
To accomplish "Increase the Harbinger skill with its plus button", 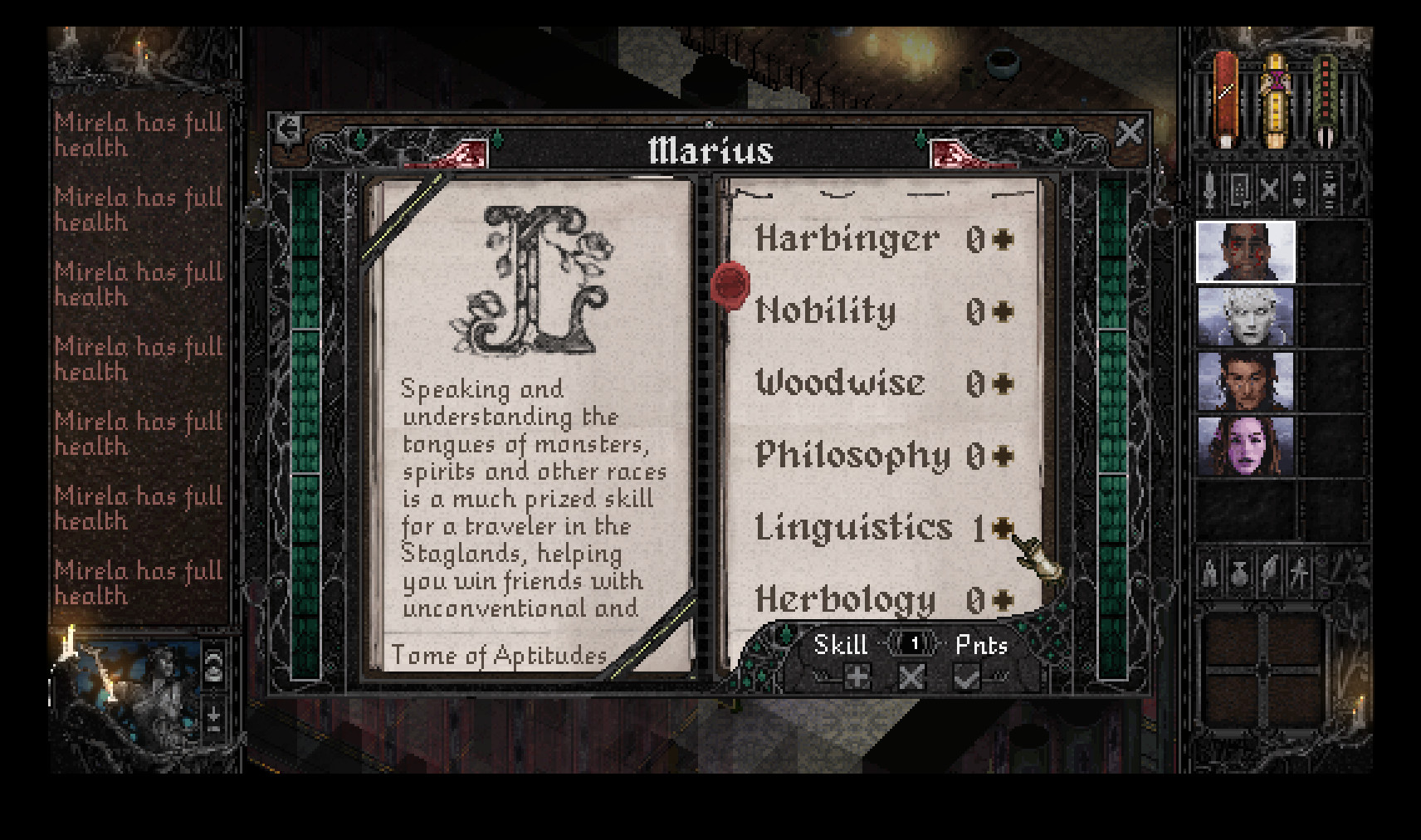I will click(1001, 239).
